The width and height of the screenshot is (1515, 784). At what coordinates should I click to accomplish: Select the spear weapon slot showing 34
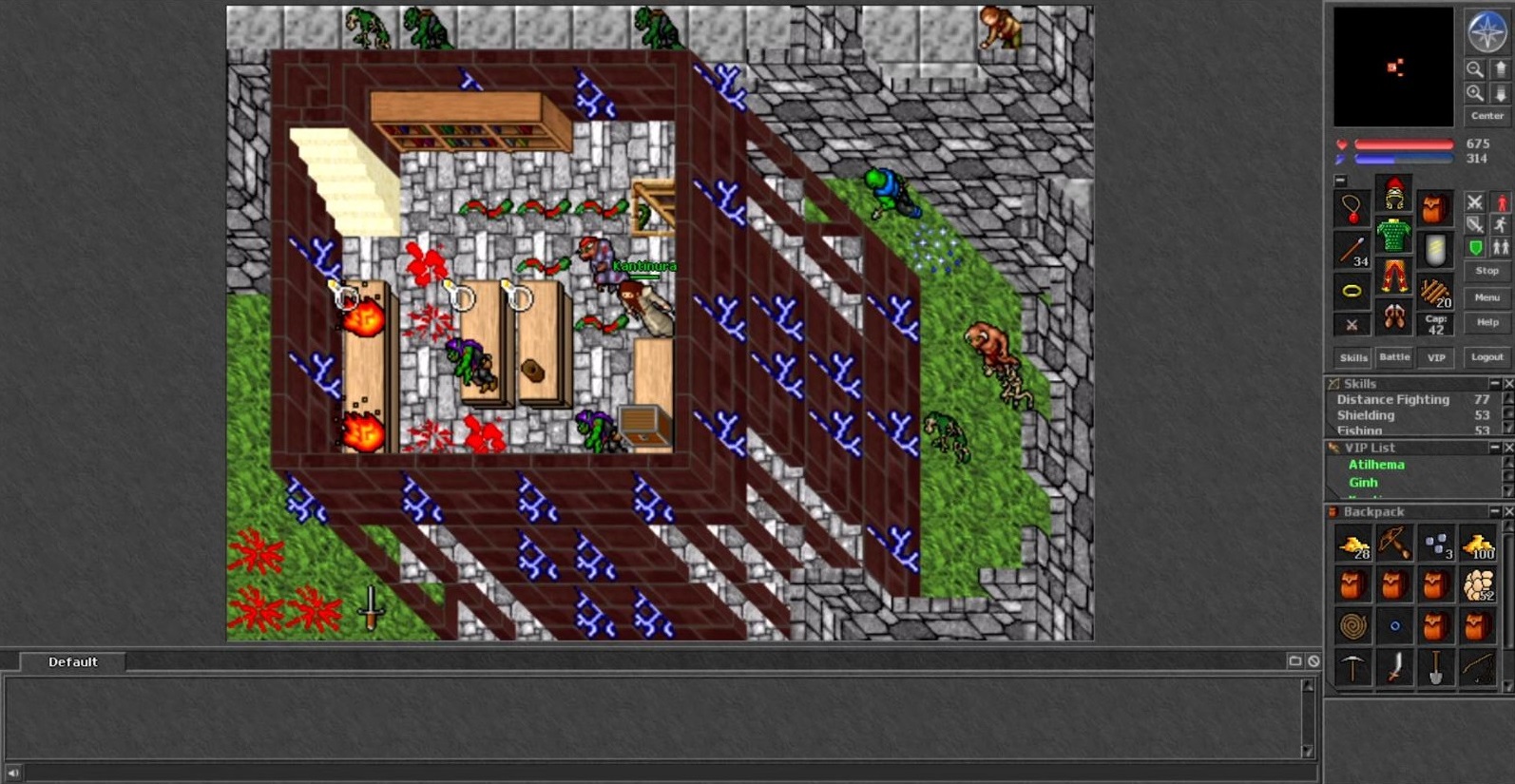click(x=1352, y=251)
